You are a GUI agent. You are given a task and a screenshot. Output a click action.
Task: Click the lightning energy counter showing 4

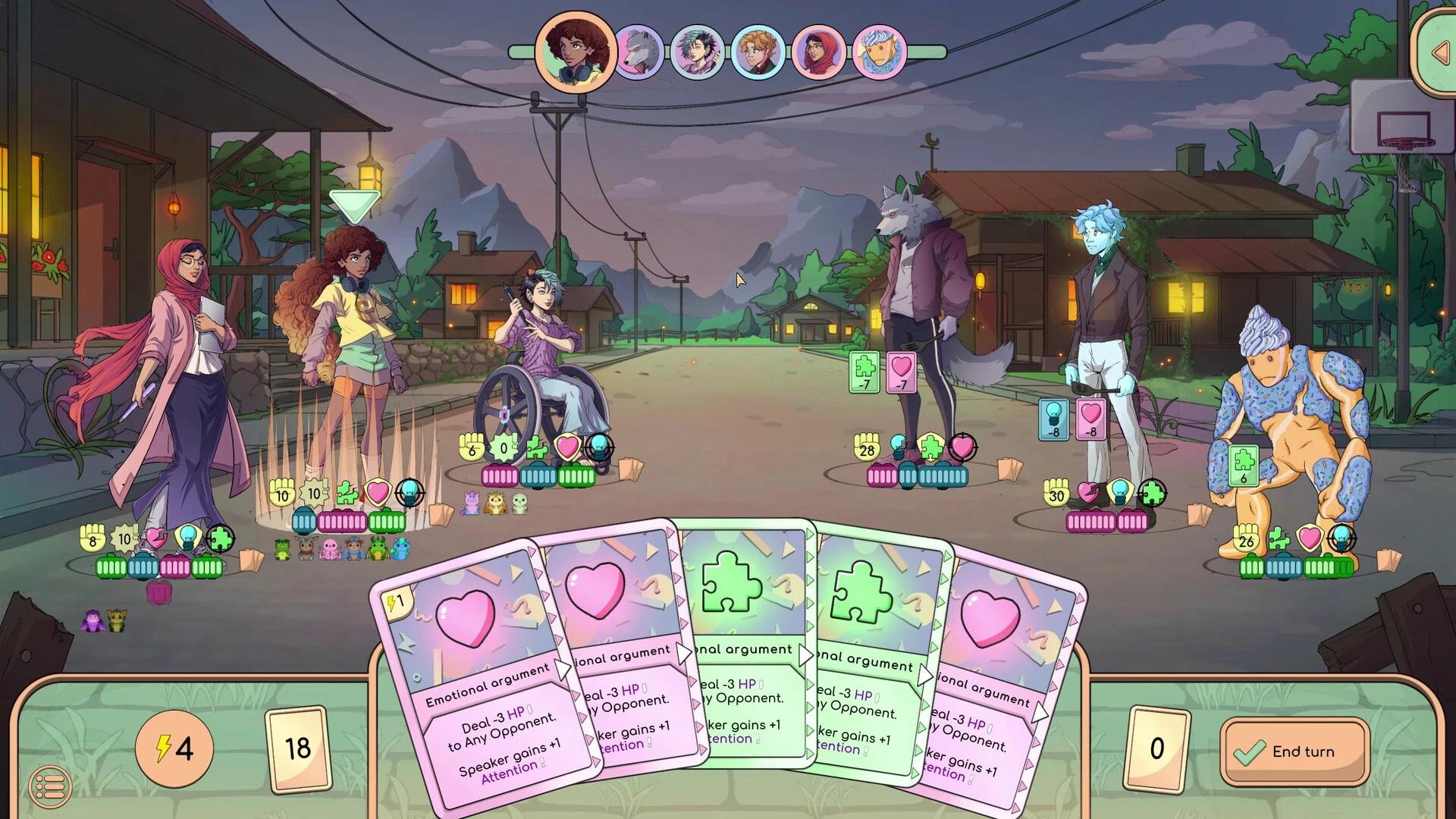click(x=174, y=749)
